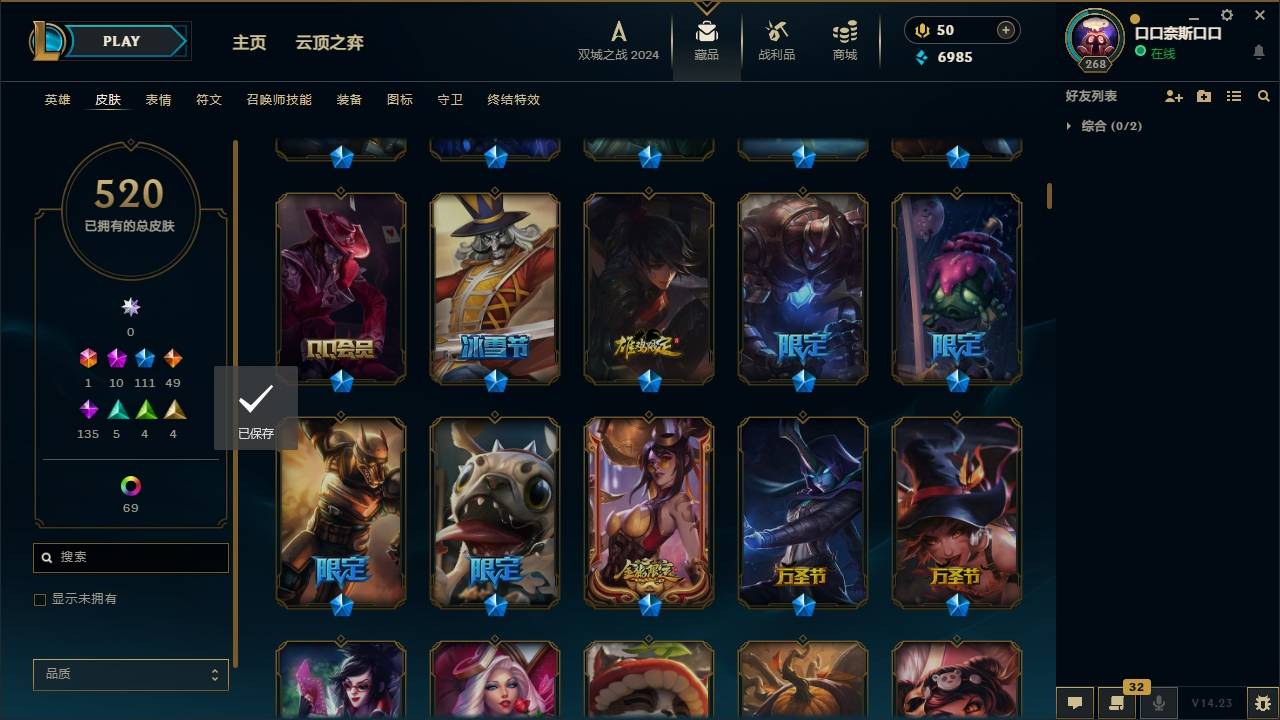The image size is (1280, 720).
Task: Open the friends list display options menu
Action: (1234, 96)
